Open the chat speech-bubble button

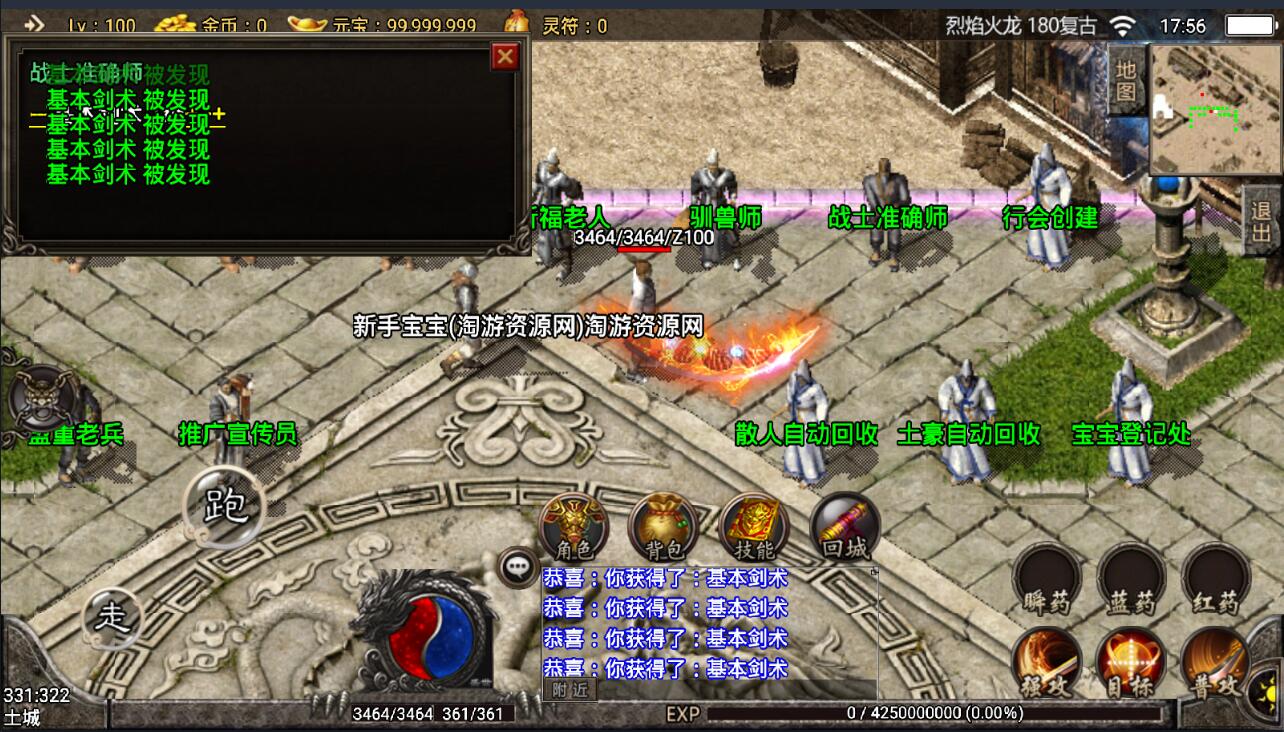click(518, 567)
